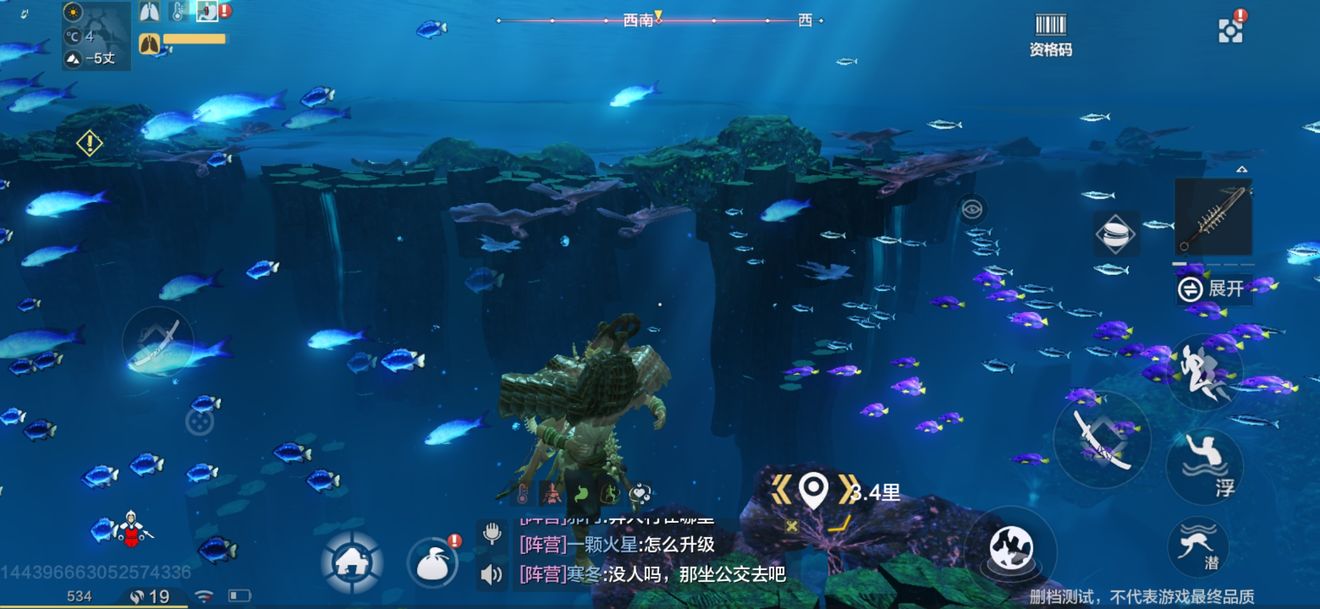
Task: Tap the 浮 float-up button
Action: click(1204, 467)
